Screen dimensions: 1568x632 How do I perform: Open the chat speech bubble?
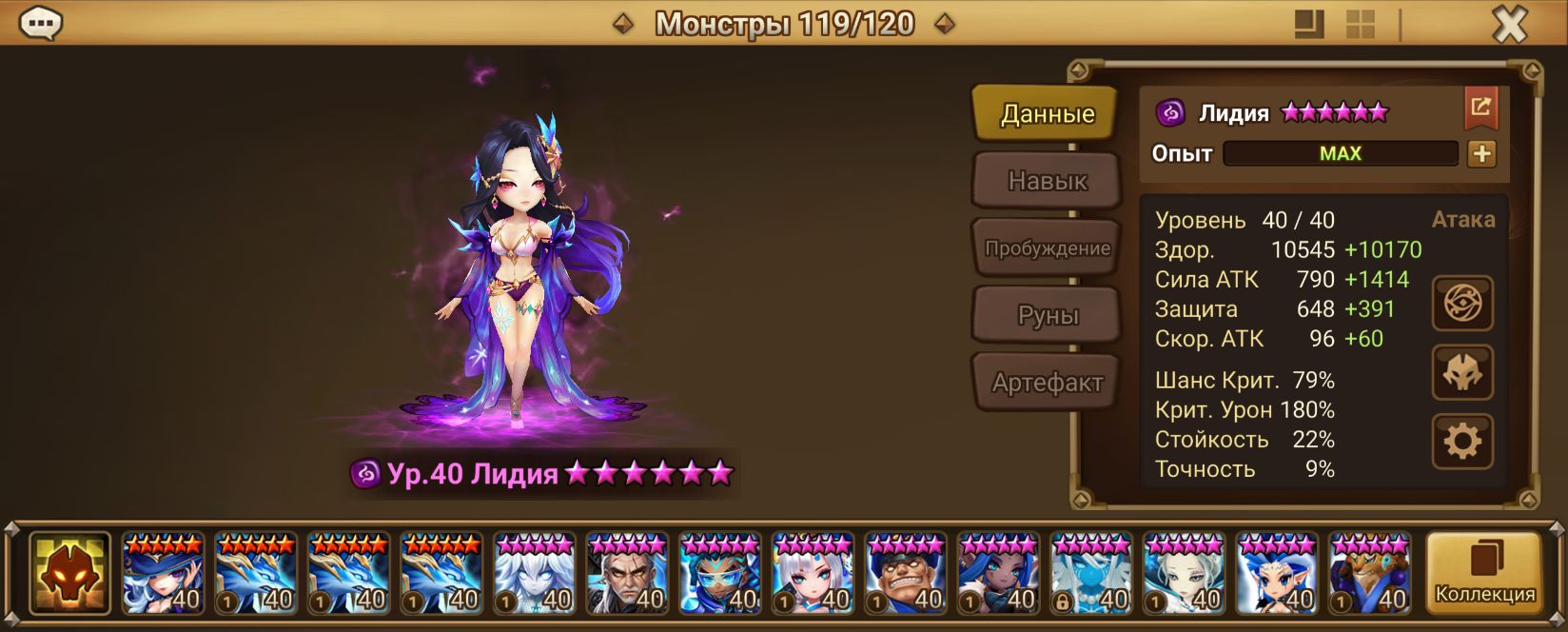click(x=41, y=24)
